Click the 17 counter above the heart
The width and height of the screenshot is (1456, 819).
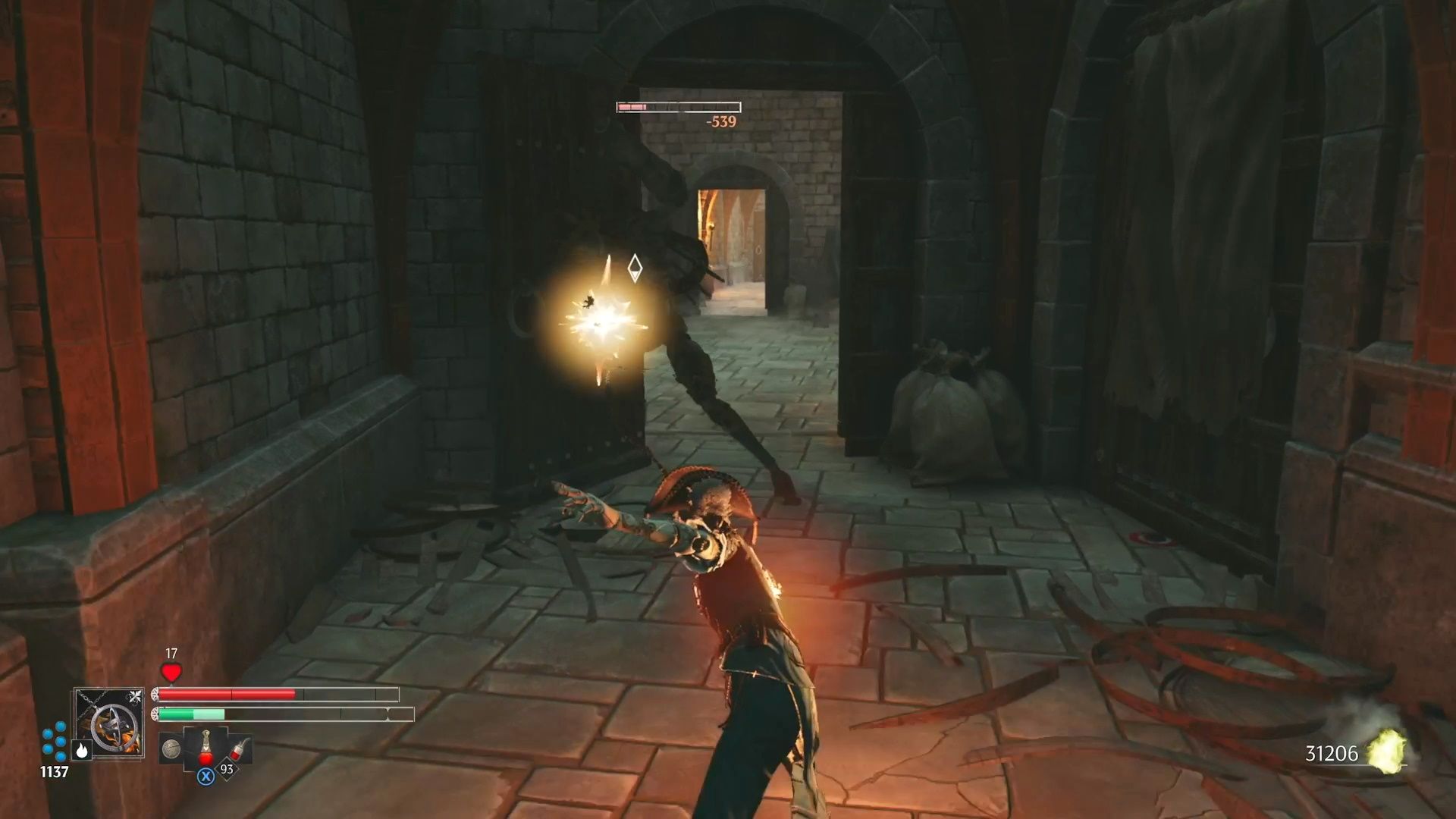[171, 654]
